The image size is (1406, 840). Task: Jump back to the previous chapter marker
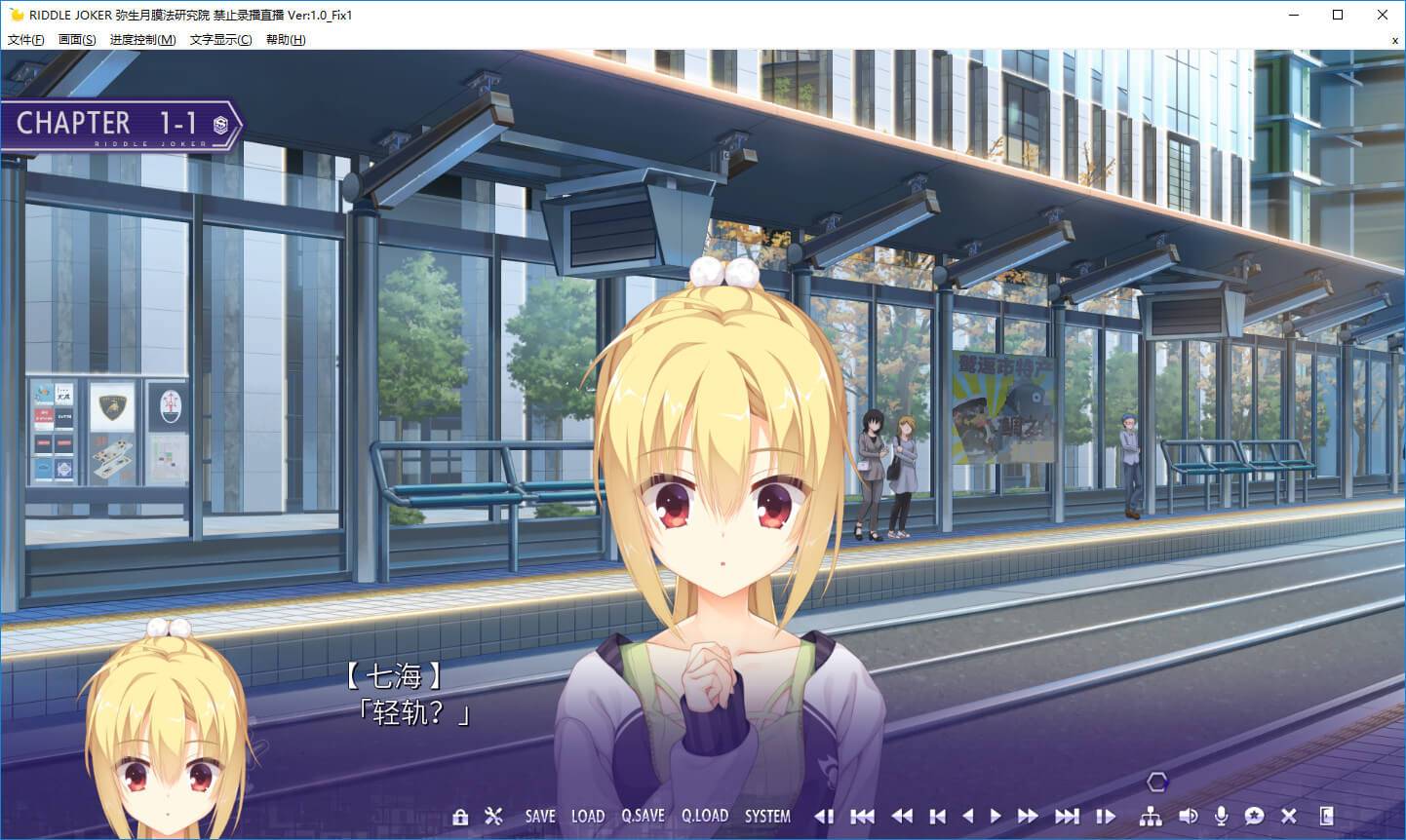click(x=862, y=817)
